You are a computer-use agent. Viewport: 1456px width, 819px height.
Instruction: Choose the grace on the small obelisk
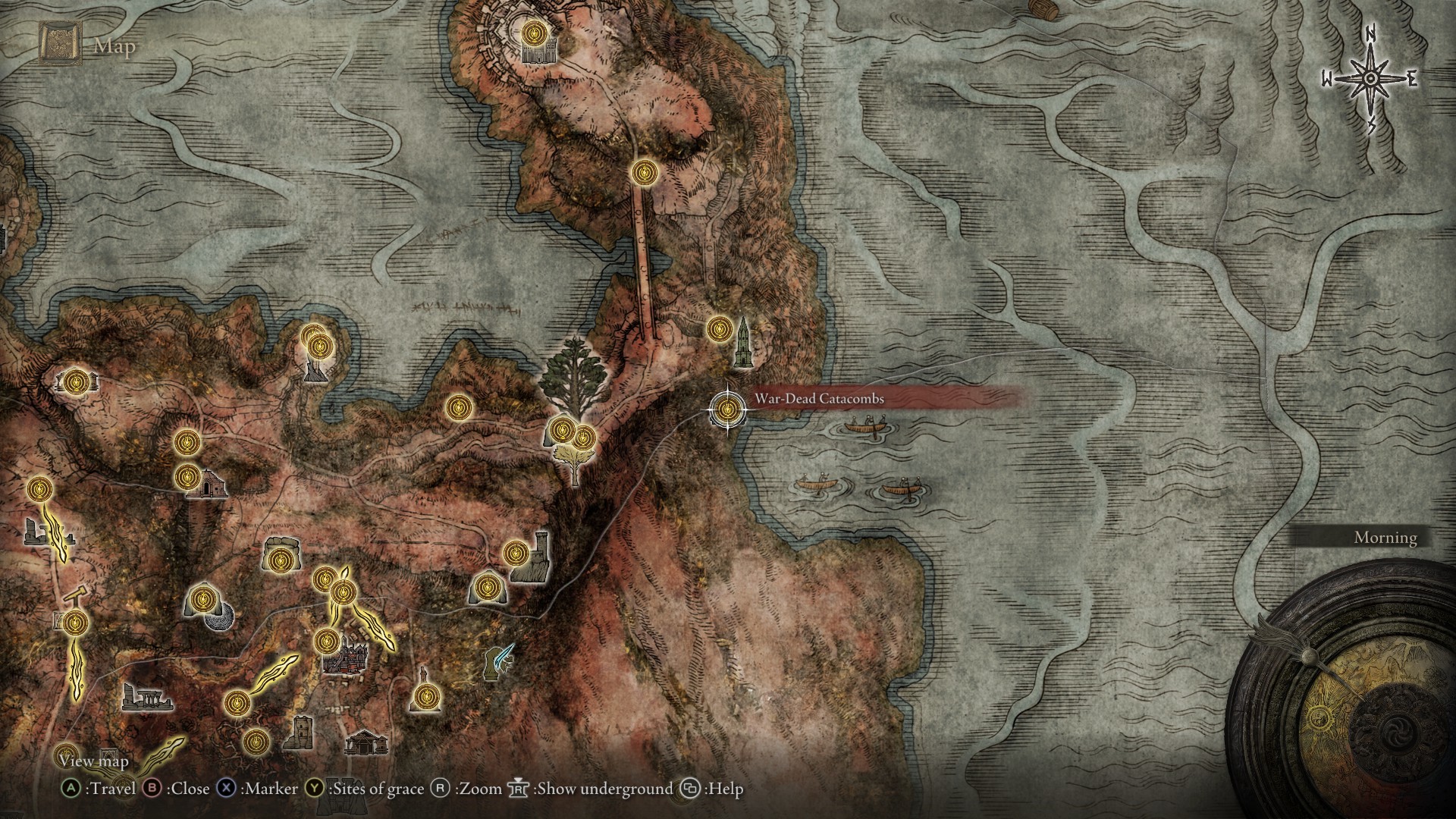(x=425, y=694)
